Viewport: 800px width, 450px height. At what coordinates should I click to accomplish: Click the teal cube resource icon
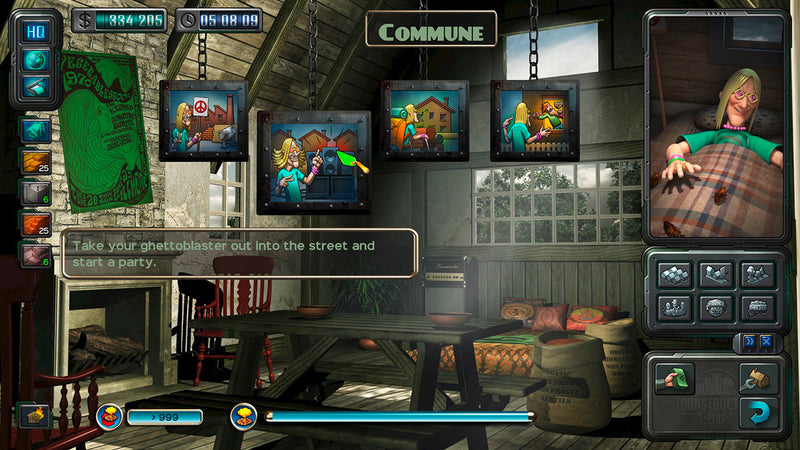[37, 130]
